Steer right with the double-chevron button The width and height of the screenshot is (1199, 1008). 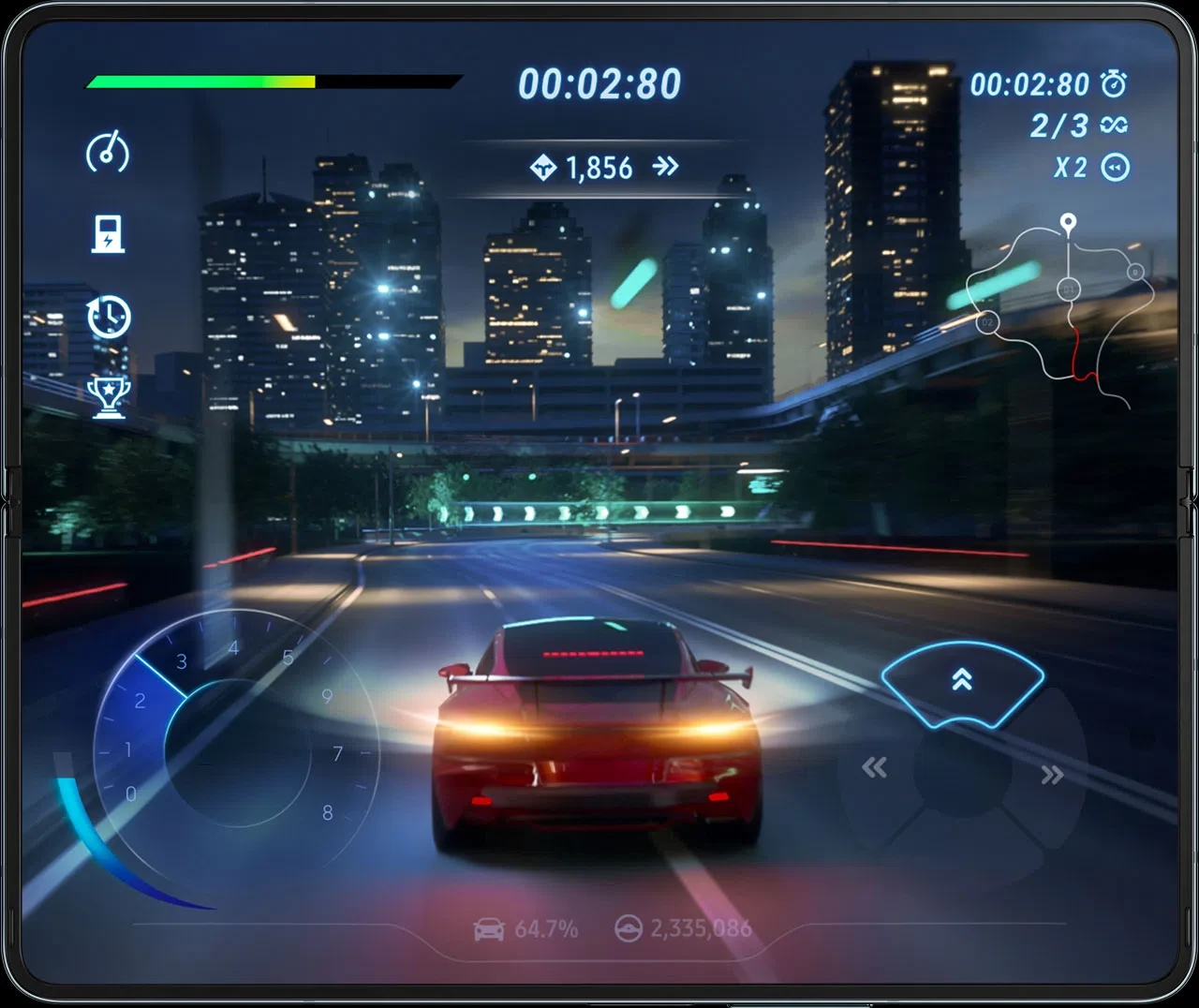(1052, 775)
